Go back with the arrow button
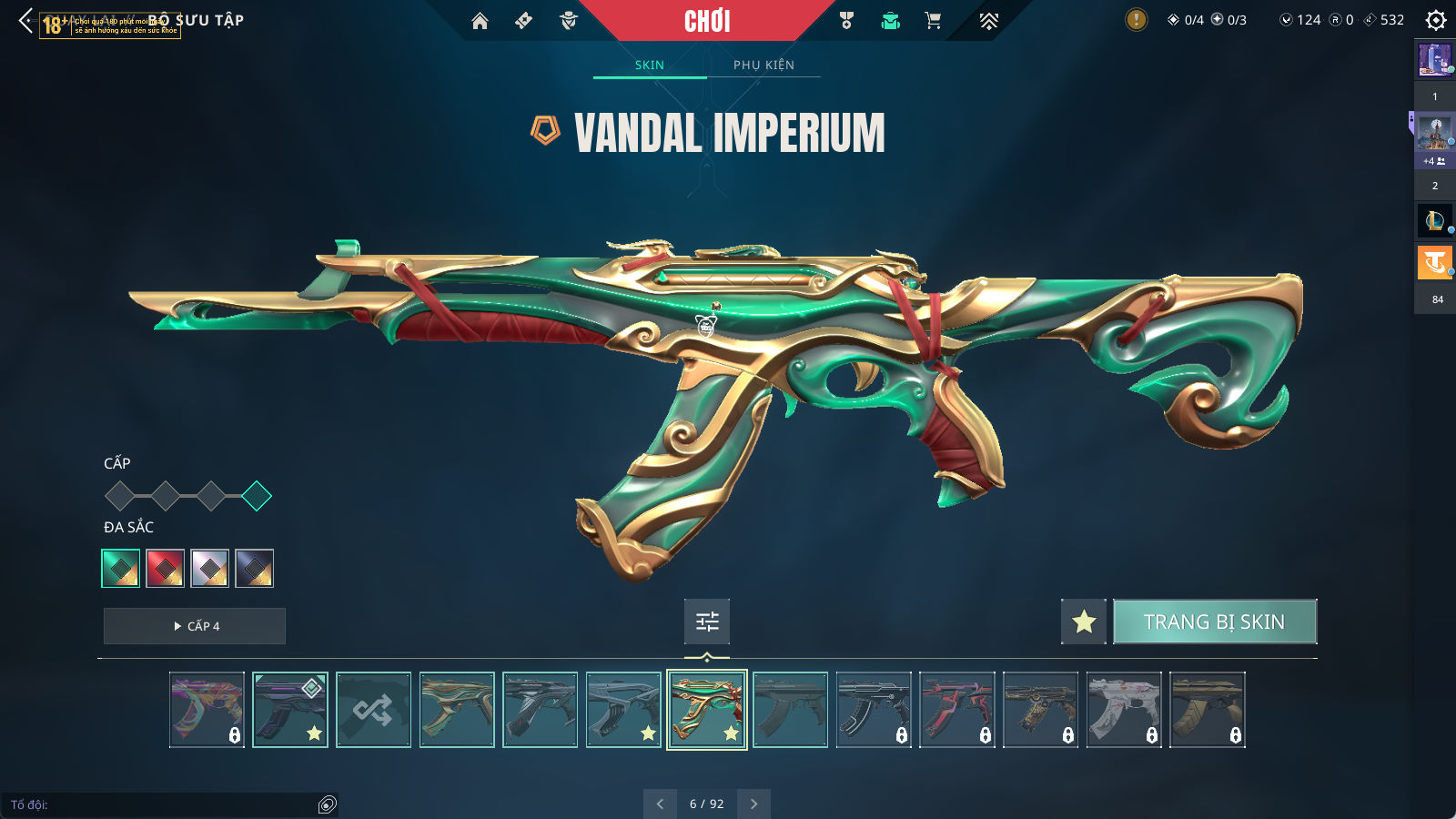 pyautogui.click(x=25, y=20)
